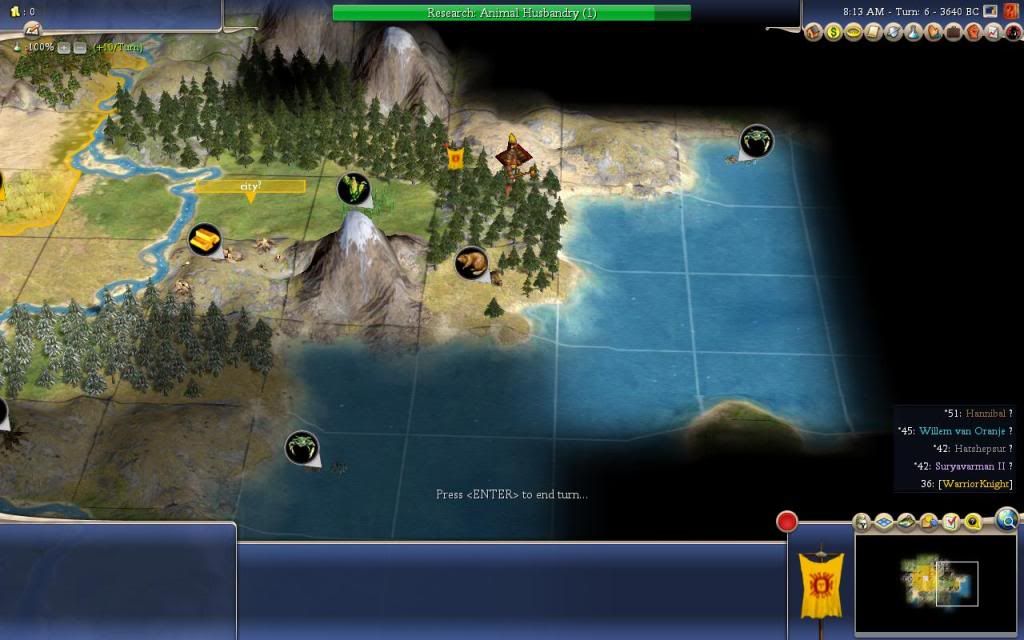Open the technology advisor flask icon
This screenshot has width=1024, height=640.
913,33
